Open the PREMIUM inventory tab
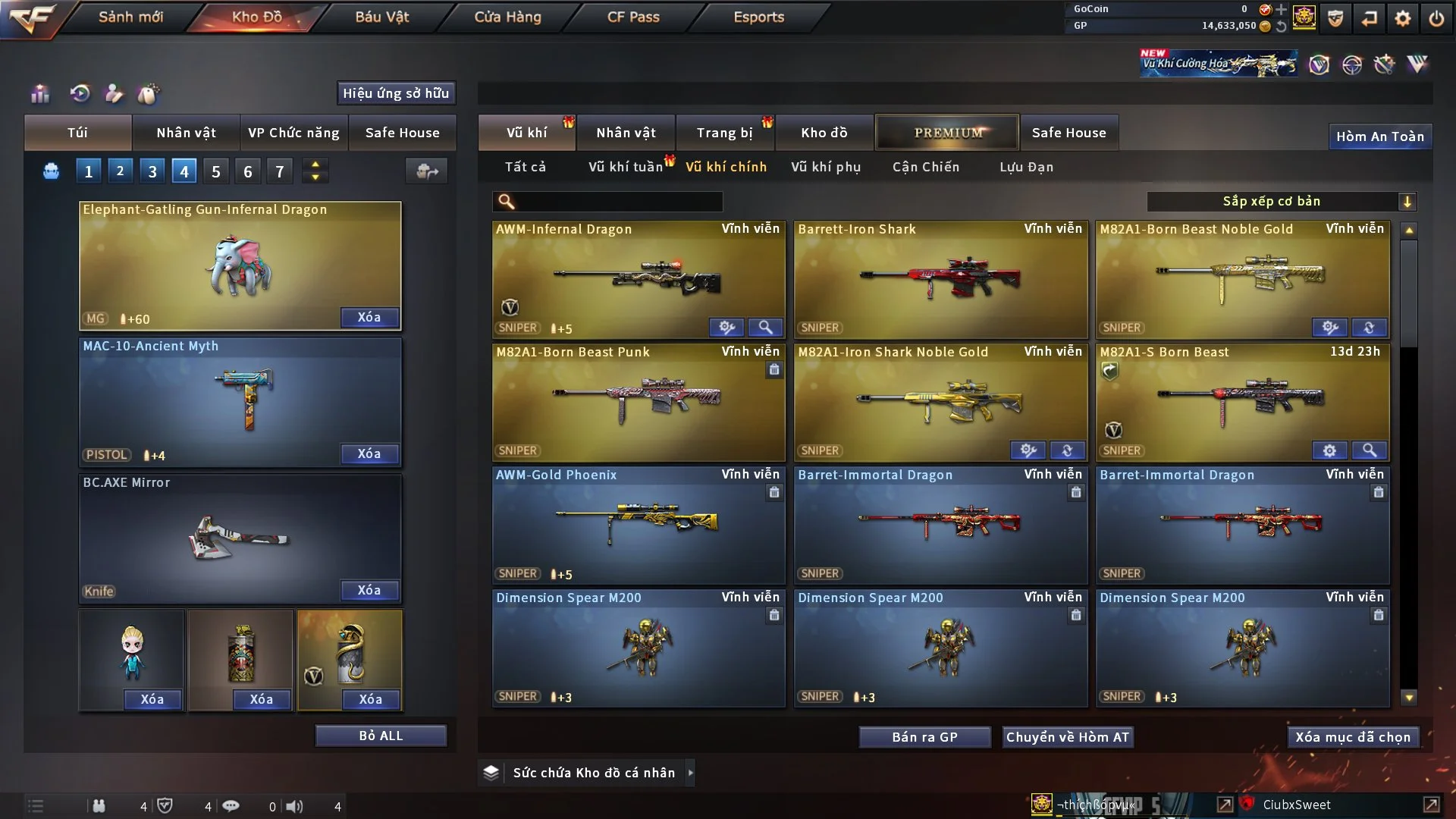Image resolution: width=1456 pixels, height=819 pixels. (947, 133)
